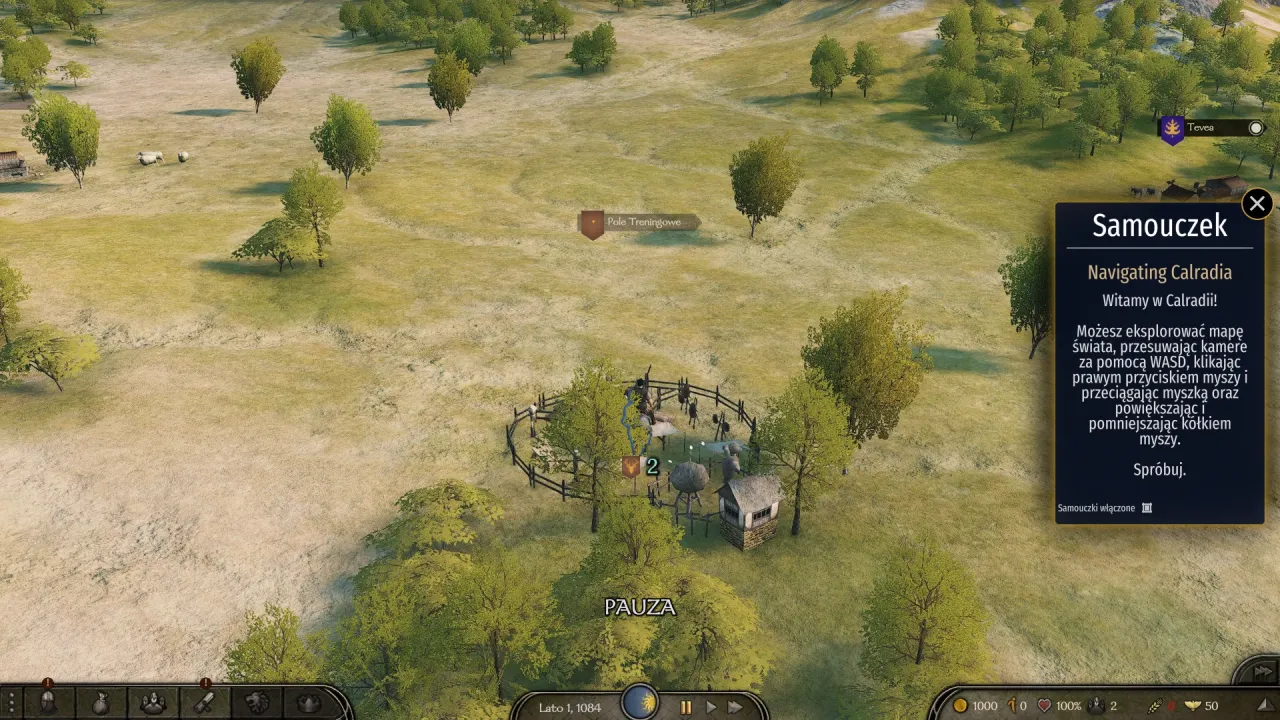Screen dimensions: 1280x720
Task: Start time with the play button
Action: (x=711, y=707)
